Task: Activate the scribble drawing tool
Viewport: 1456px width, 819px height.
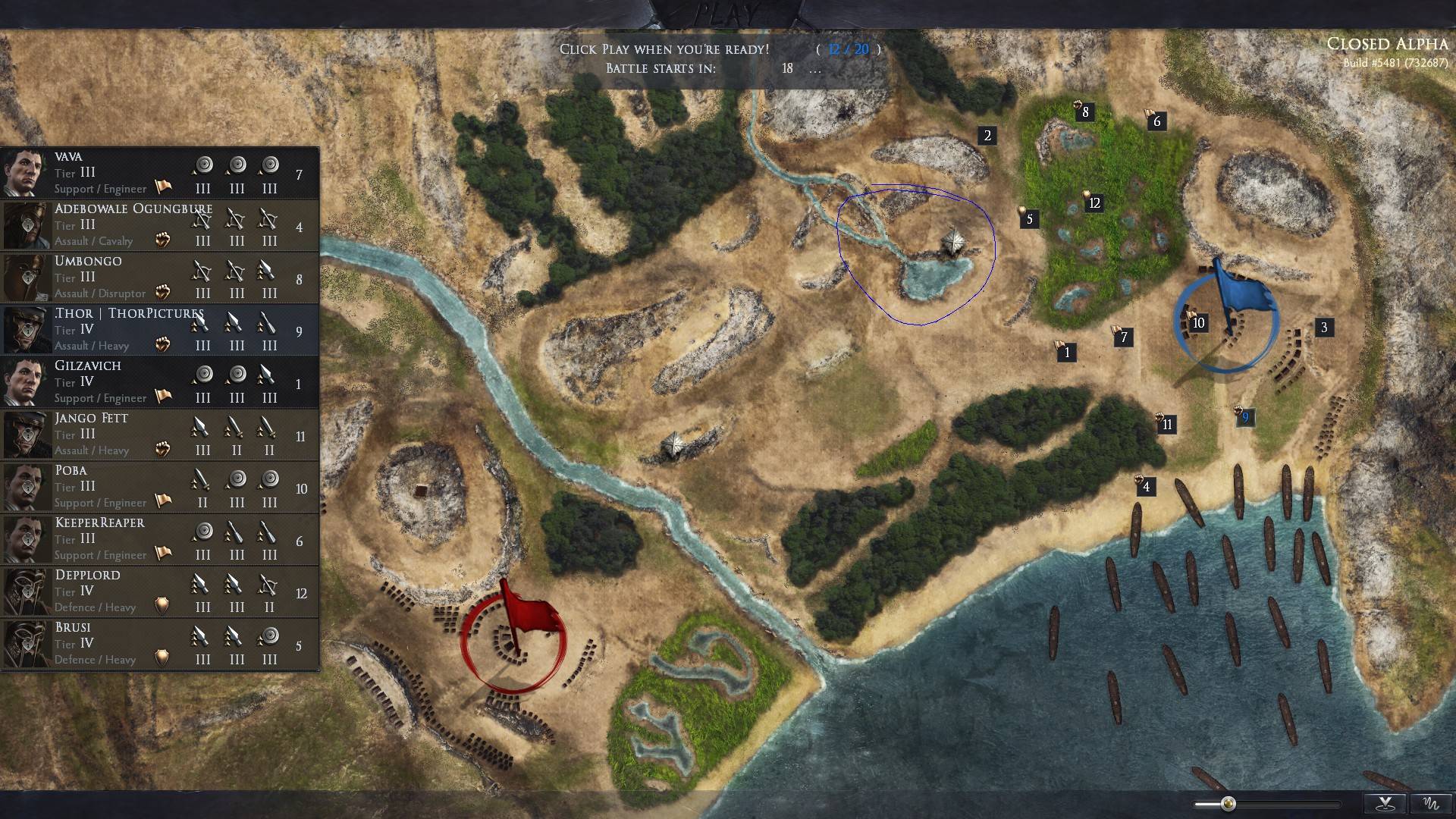Action: tap(1431, 804)
